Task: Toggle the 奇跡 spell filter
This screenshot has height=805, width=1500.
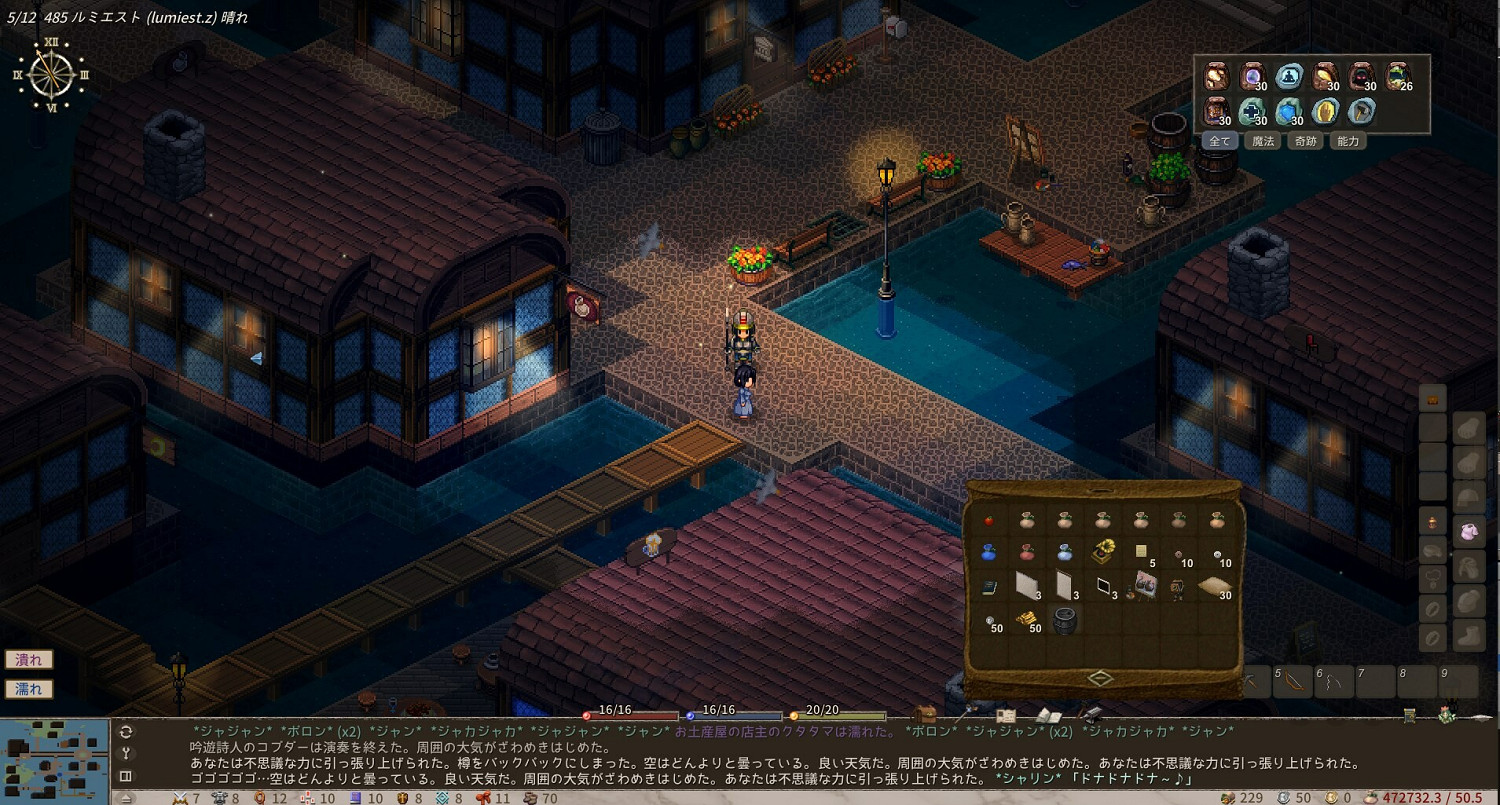Action: 1304,141
